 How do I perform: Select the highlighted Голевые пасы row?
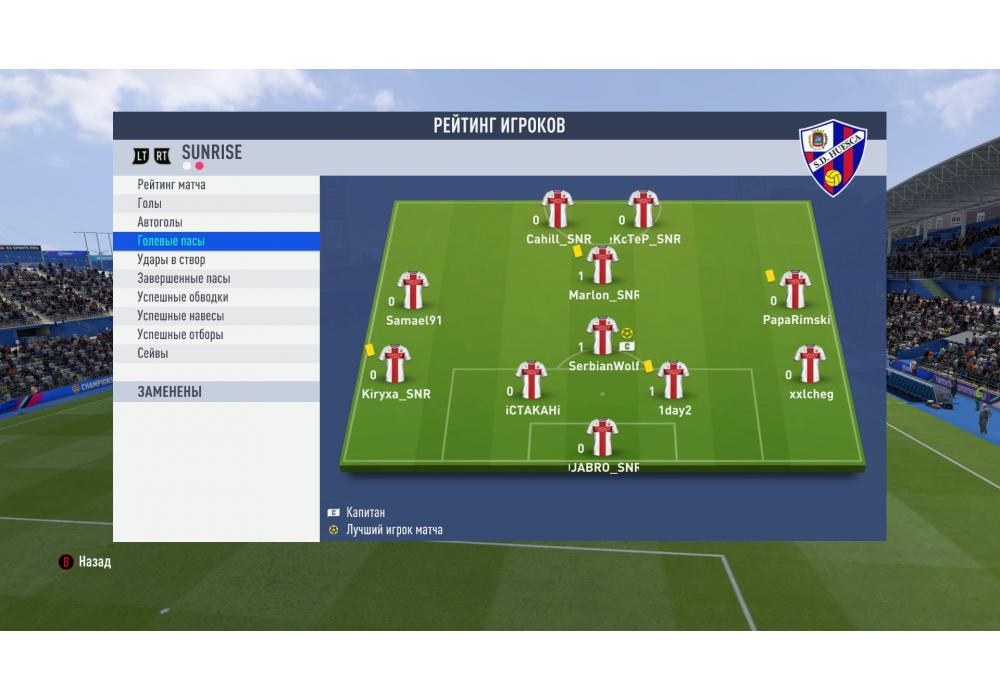click(x=215, y=241)
